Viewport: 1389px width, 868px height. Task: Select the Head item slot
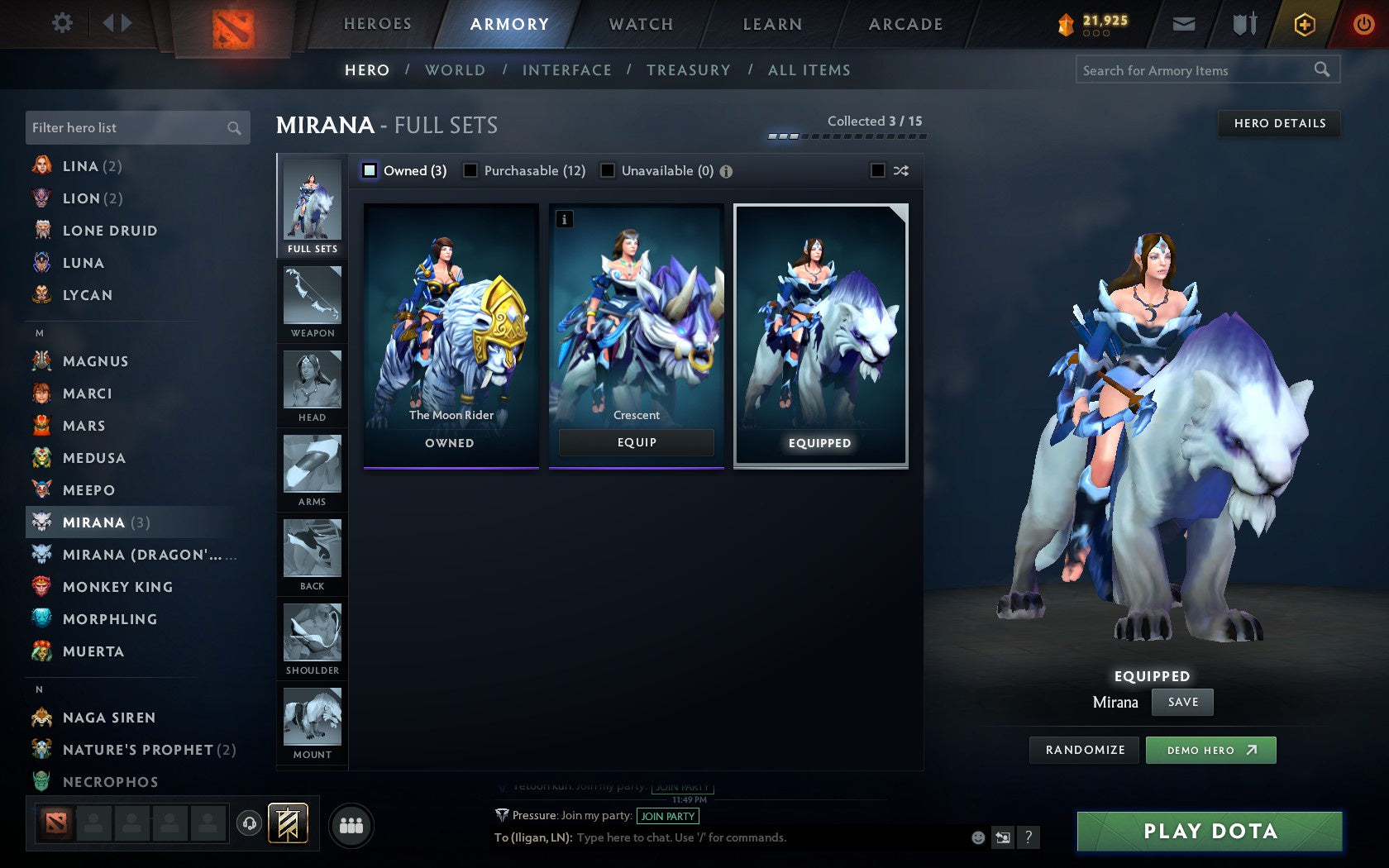tap(312, 384)
